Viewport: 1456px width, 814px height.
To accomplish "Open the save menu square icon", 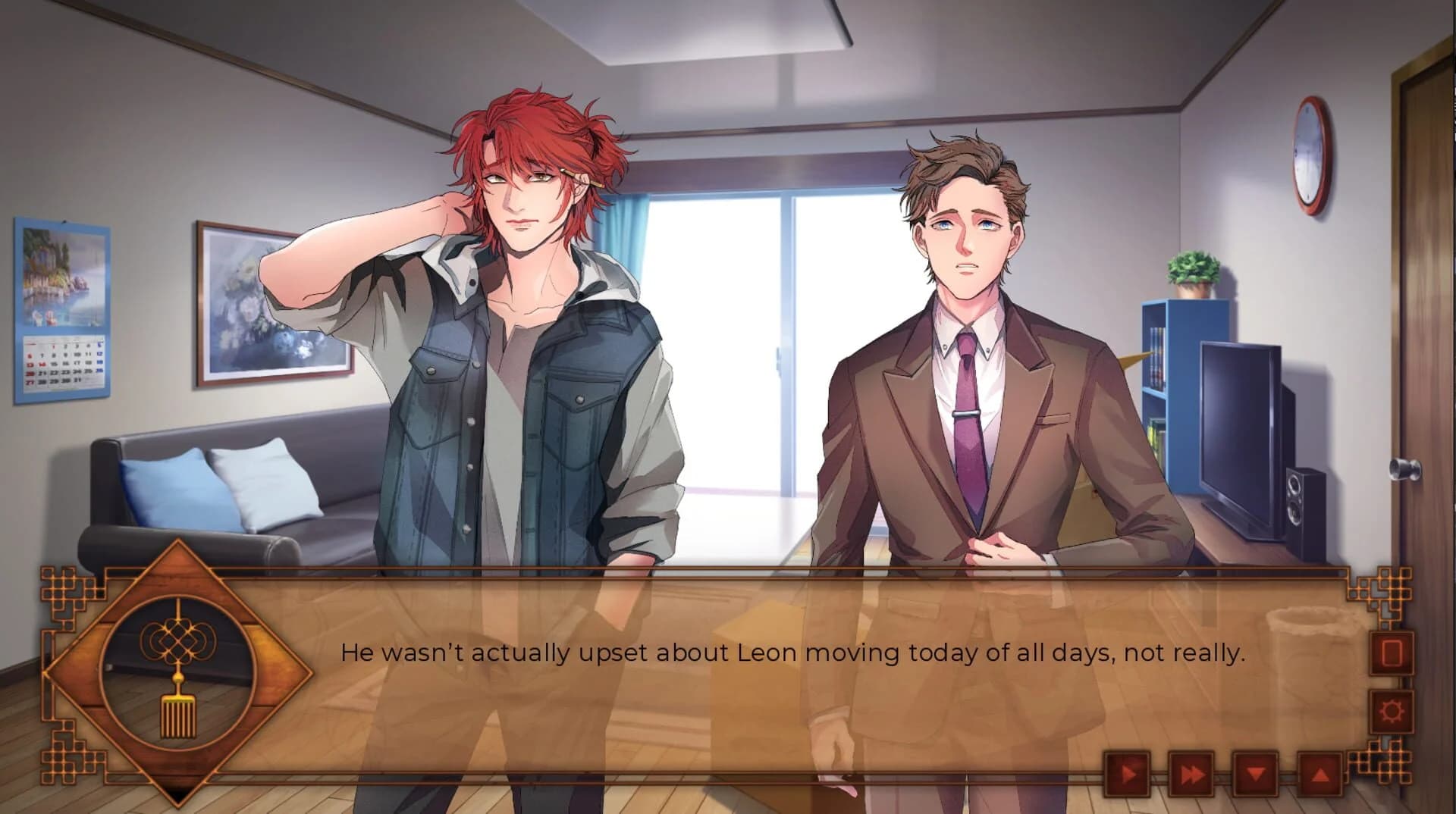I will point(1392,653).
